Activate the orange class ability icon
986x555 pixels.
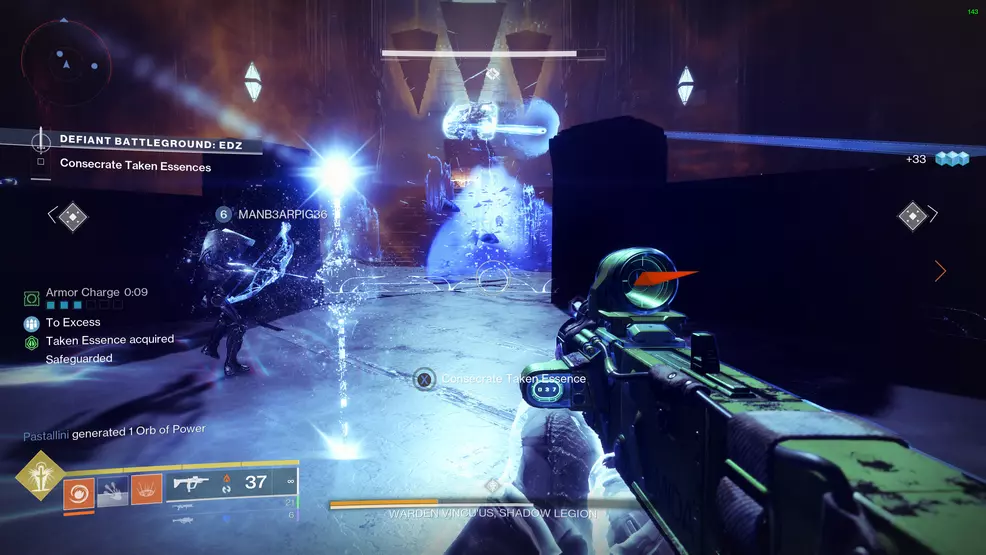click(146, 489)
